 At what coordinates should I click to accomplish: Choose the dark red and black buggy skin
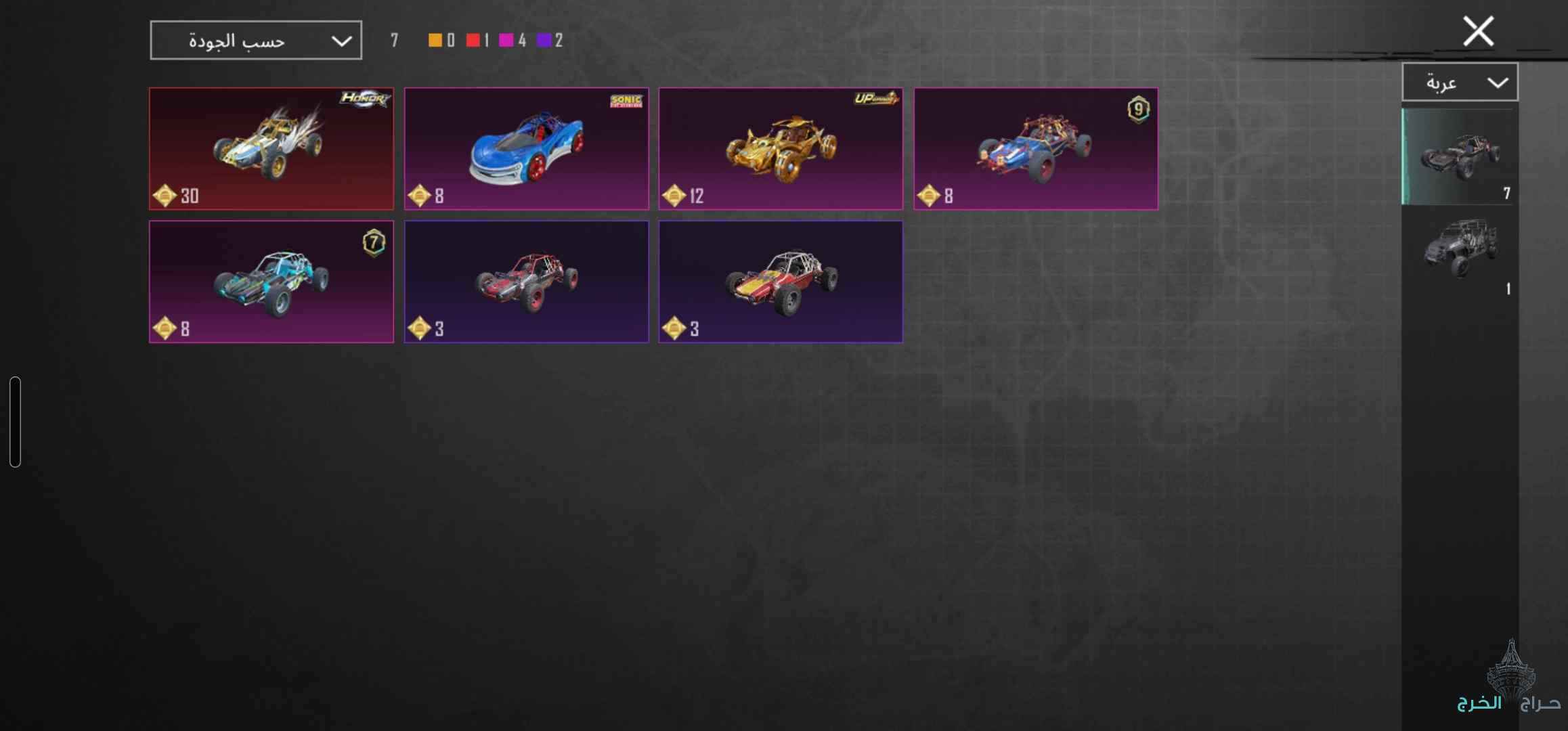(x=526, y=282)
